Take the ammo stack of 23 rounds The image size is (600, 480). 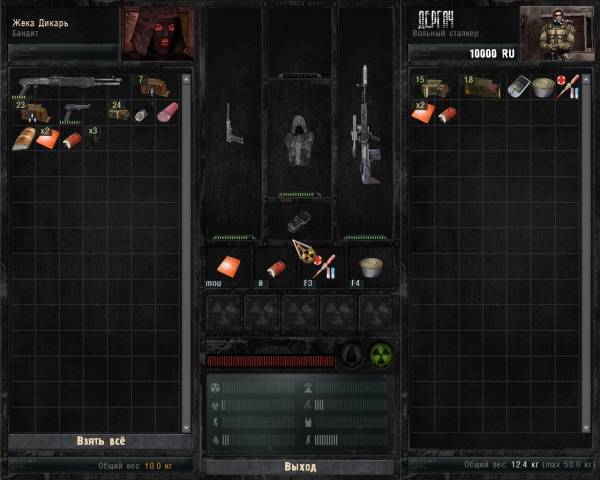[x=33, y=111]
